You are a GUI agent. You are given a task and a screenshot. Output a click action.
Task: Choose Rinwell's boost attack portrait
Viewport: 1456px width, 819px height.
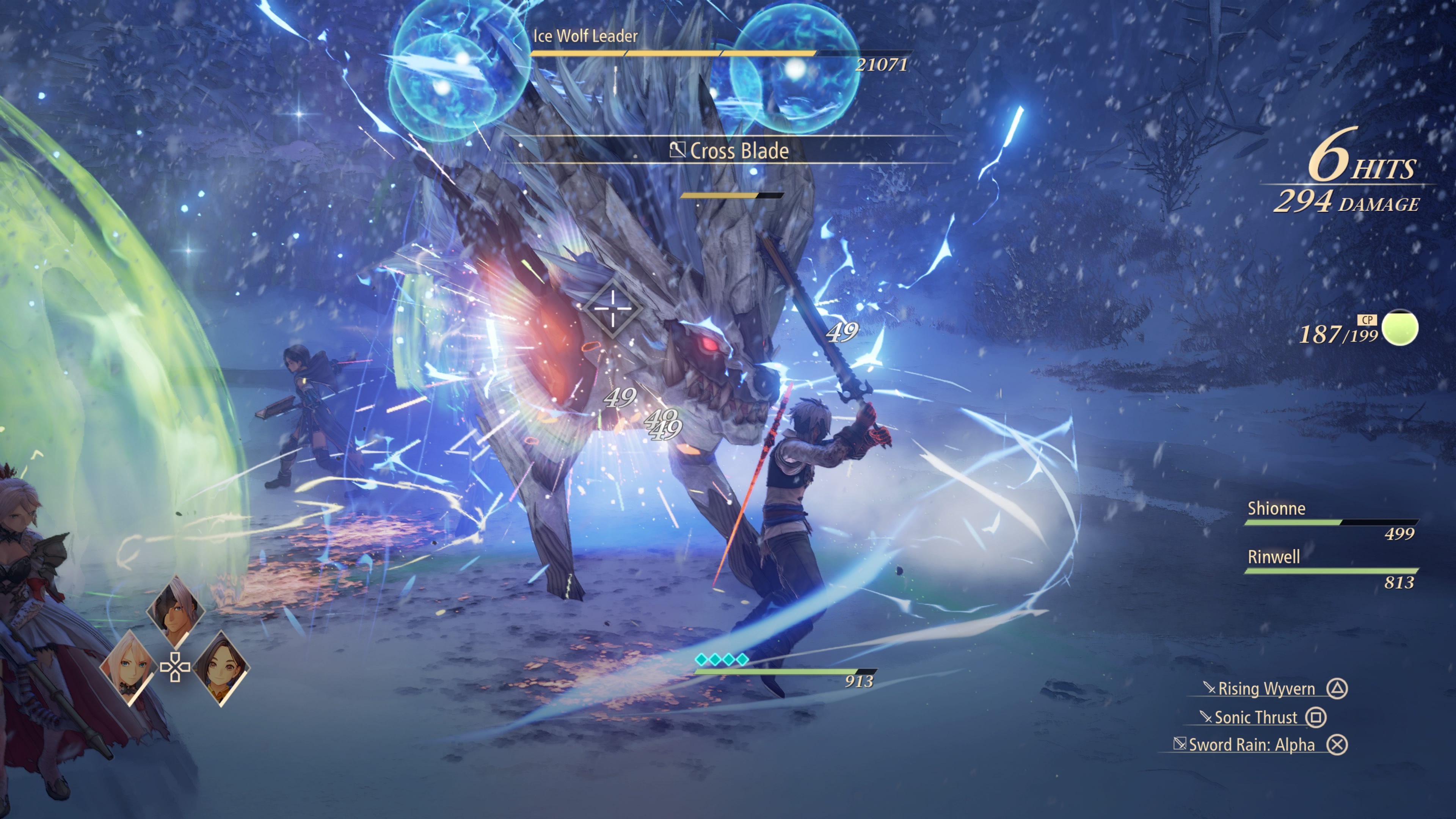(221, 667)
